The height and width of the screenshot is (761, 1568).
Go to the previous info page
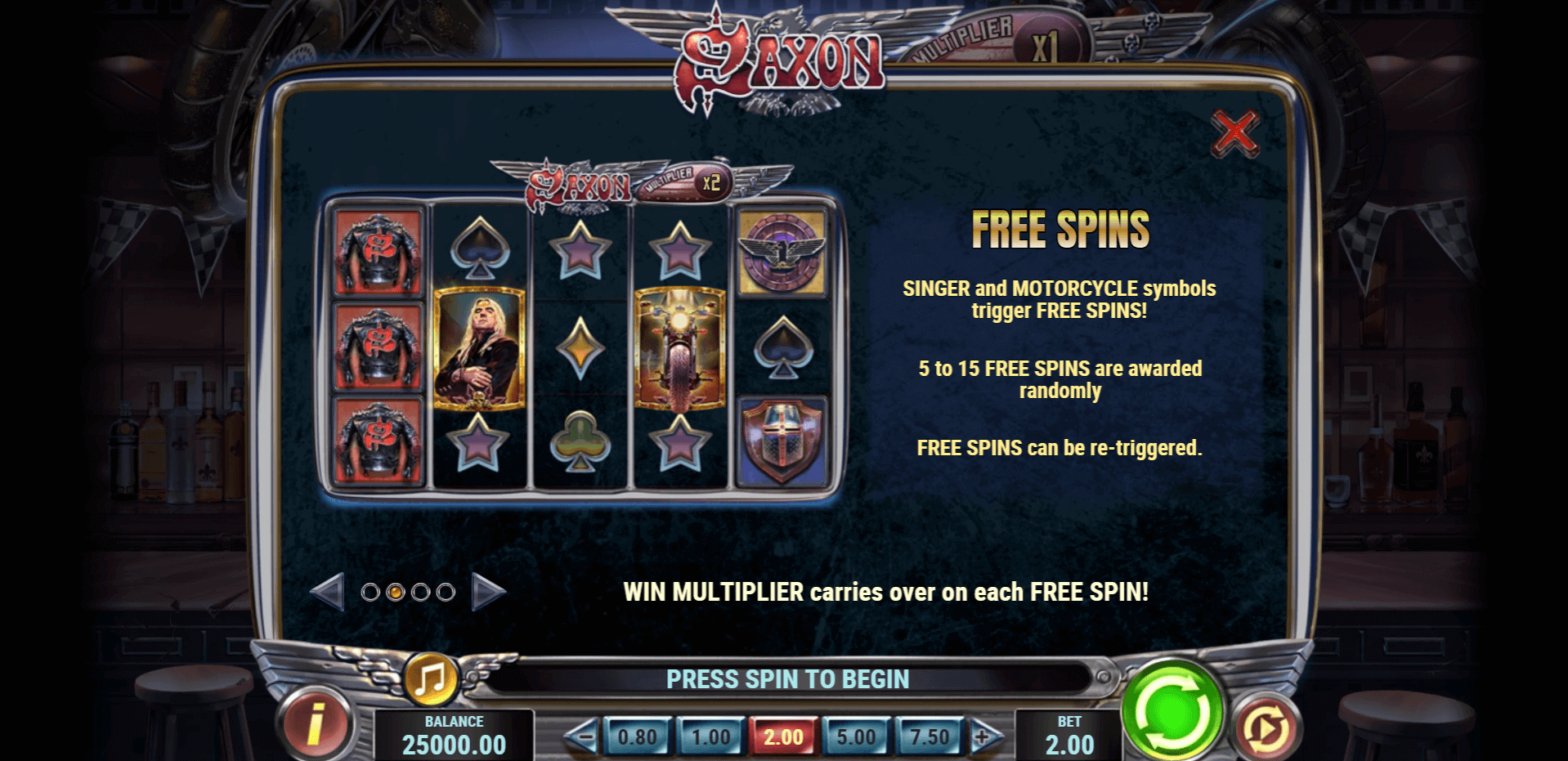tap(328, 592)
